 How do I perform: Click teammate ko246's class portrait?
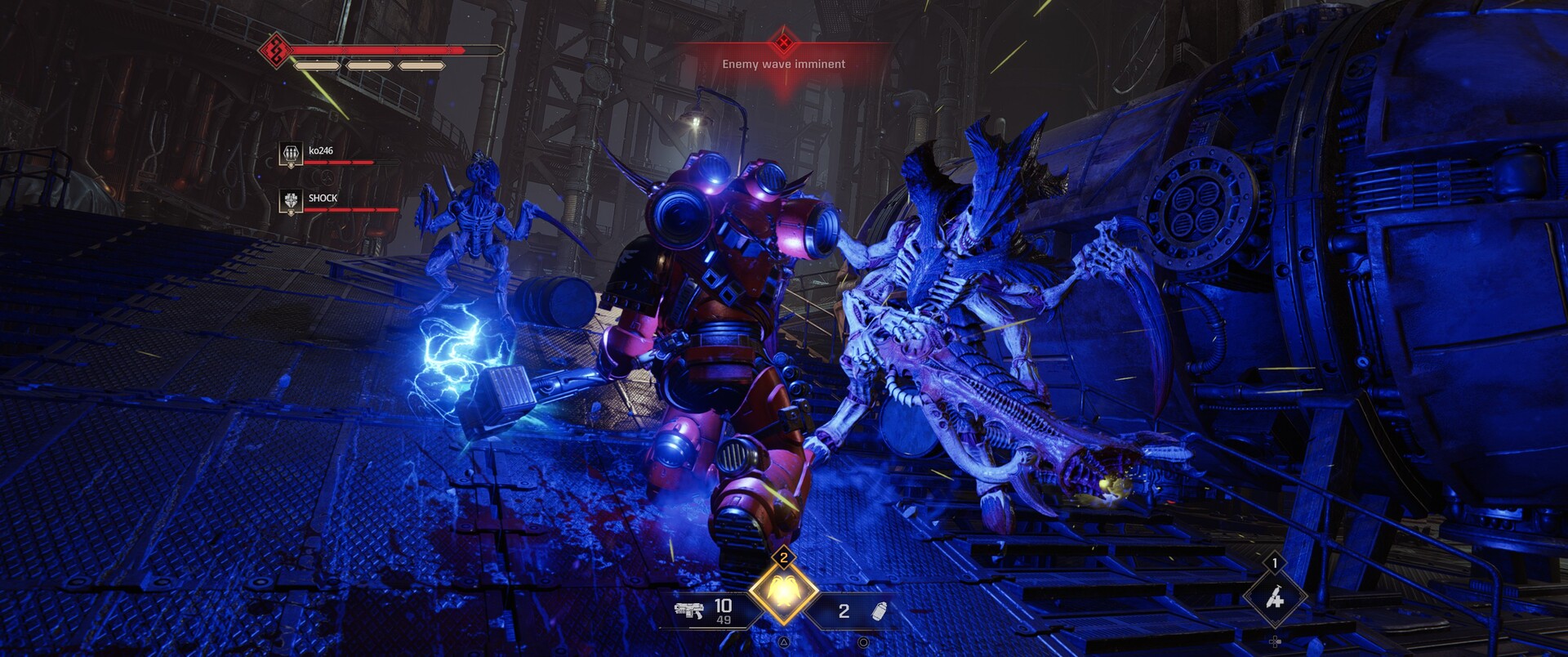coord(291,154)
